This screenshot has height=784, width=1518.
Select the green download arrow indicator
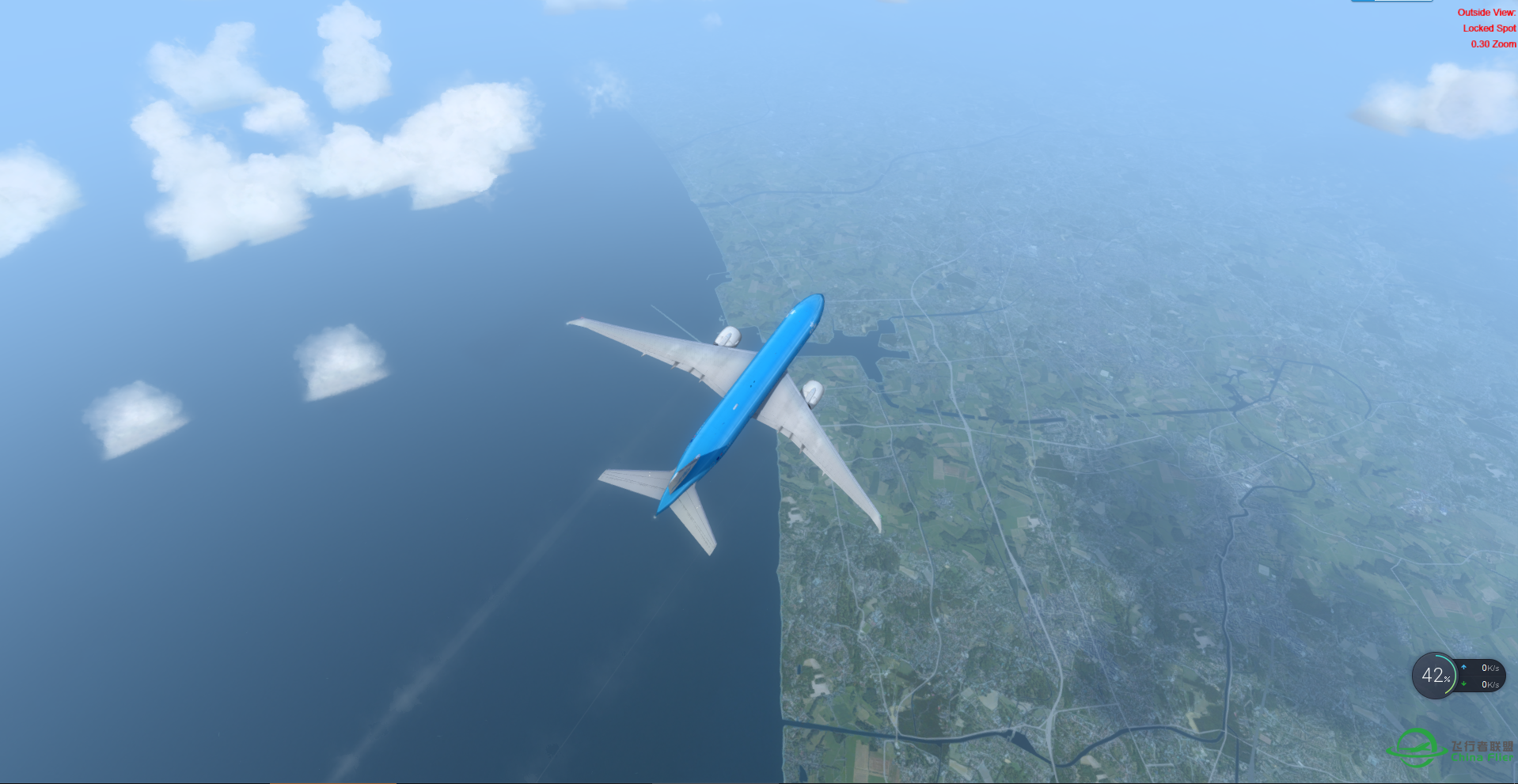[1463, 684]
